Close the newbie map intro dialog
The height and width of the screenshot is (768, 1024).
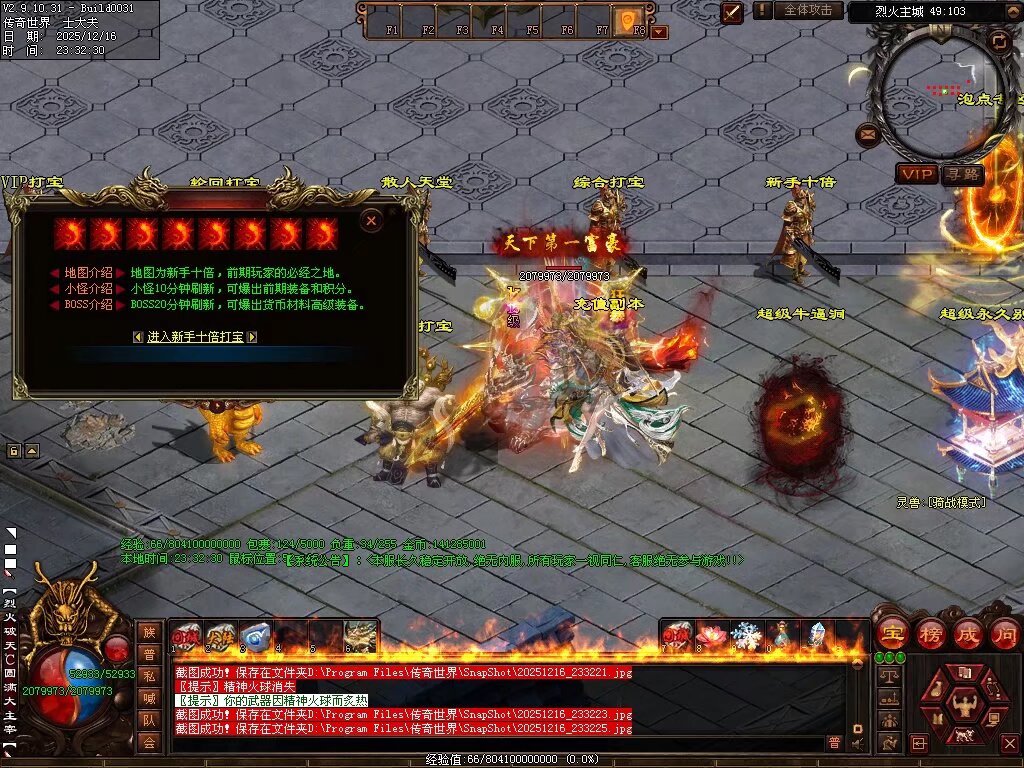[371, 220]
